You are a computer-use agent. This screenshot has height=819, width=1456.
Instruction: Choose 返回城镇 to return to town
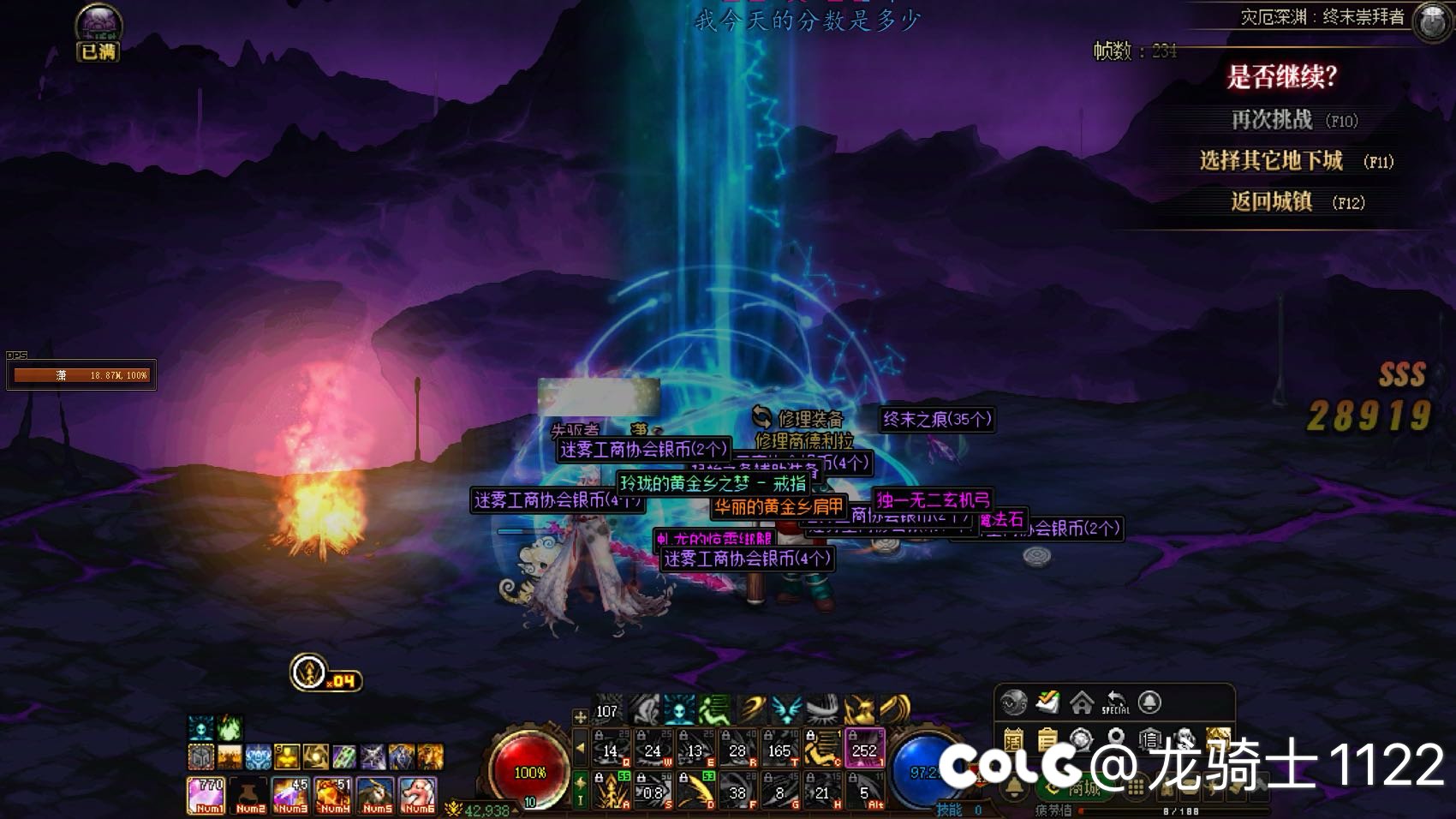click(x=1272, y=202)
